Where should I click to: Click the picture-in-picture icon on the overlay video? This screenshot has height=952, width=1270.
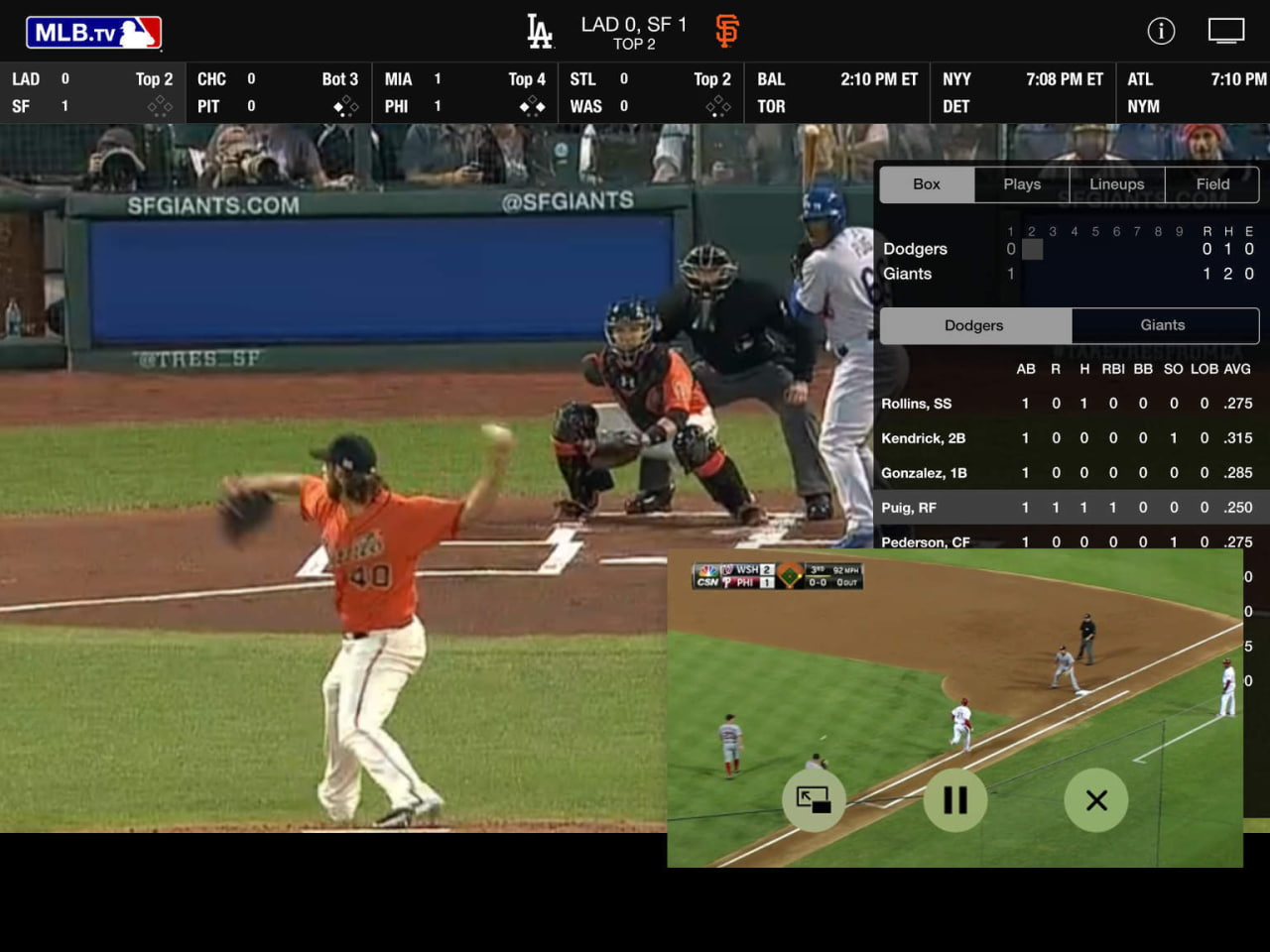[814, 800]
